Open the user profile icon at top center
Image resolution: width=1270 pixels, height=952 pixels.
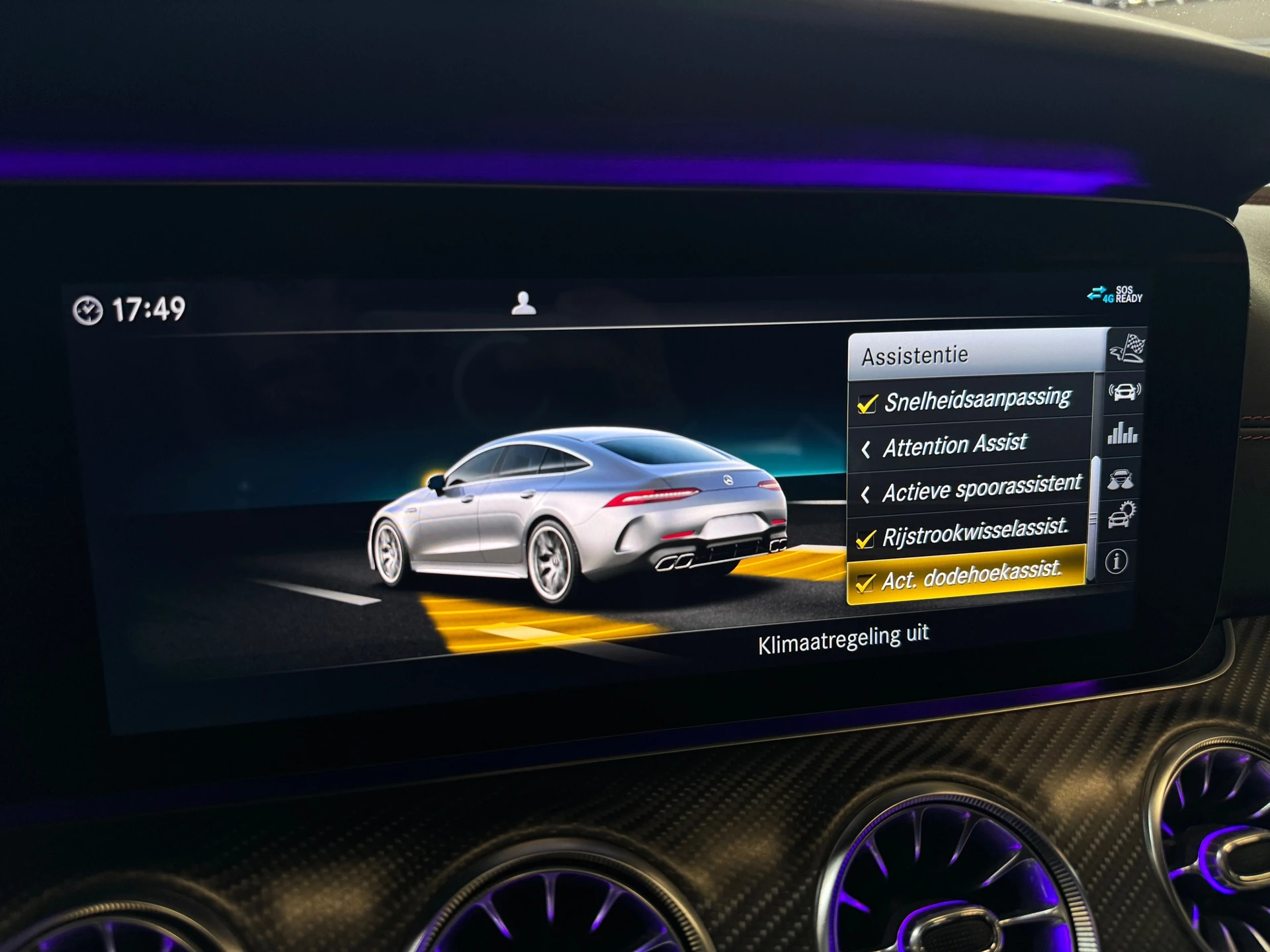(x=525, y=301)
